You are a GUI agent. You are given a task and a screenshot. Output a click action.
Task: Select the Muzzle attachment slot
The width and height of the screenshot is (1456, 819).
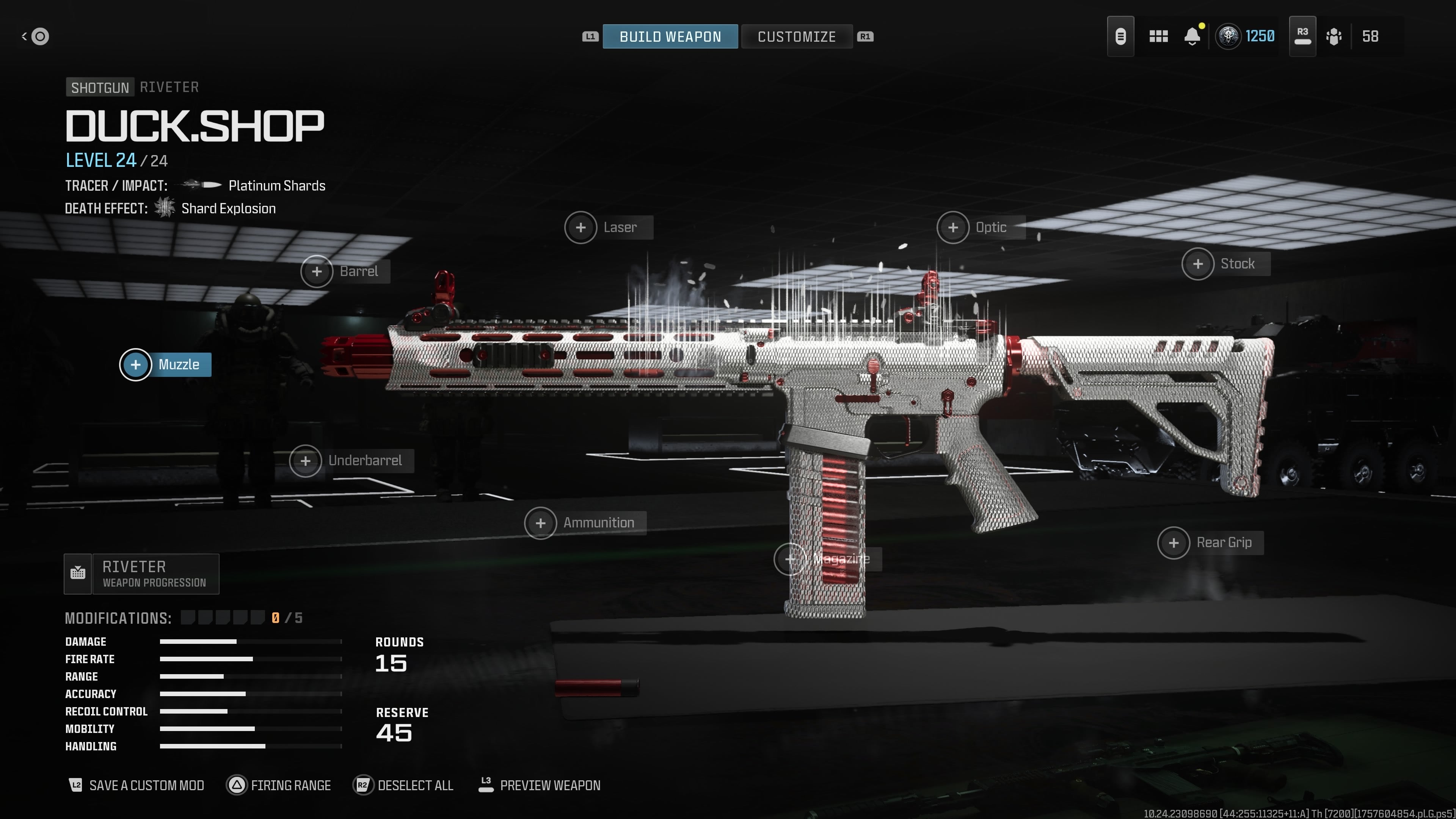point(166,364)
